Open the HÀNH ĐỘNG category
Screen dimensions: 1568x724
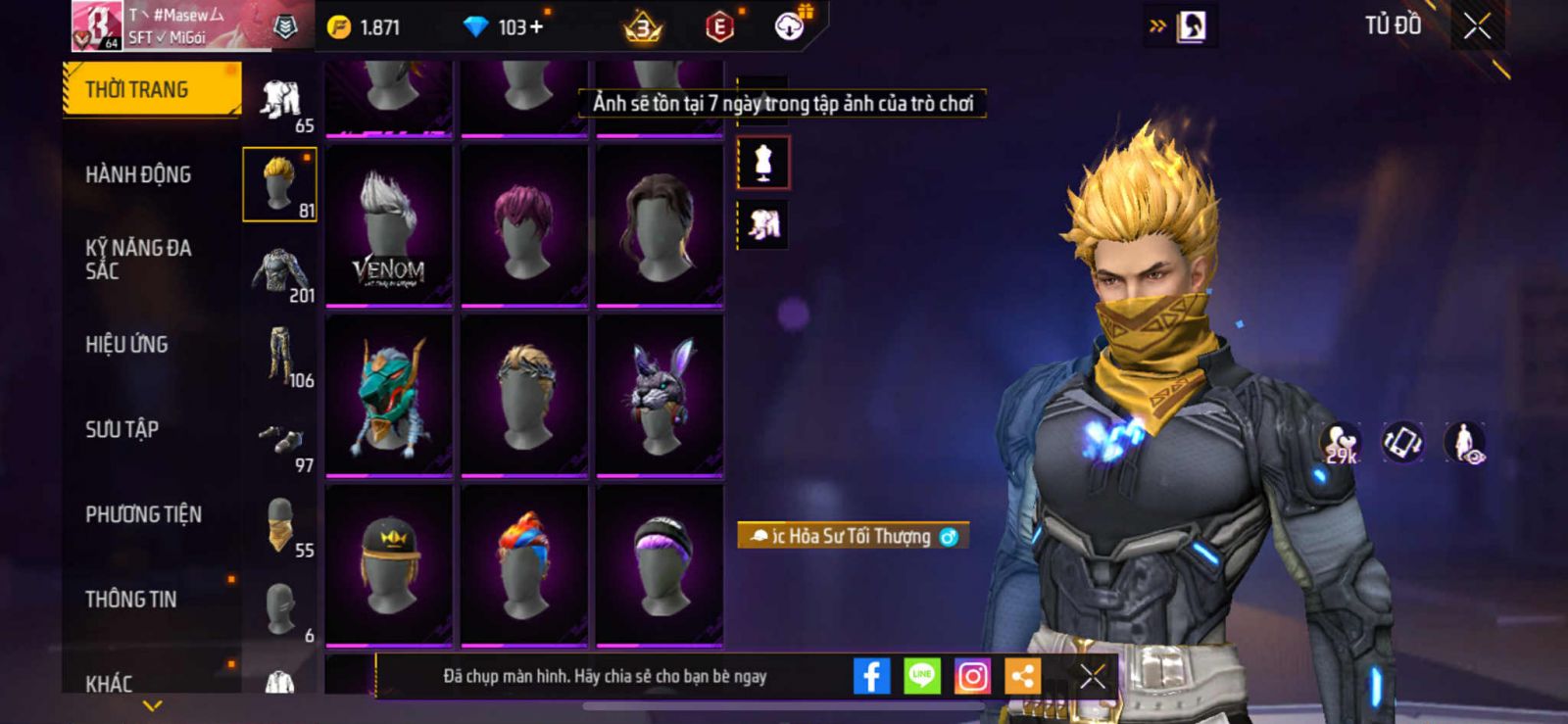(138, 174)
